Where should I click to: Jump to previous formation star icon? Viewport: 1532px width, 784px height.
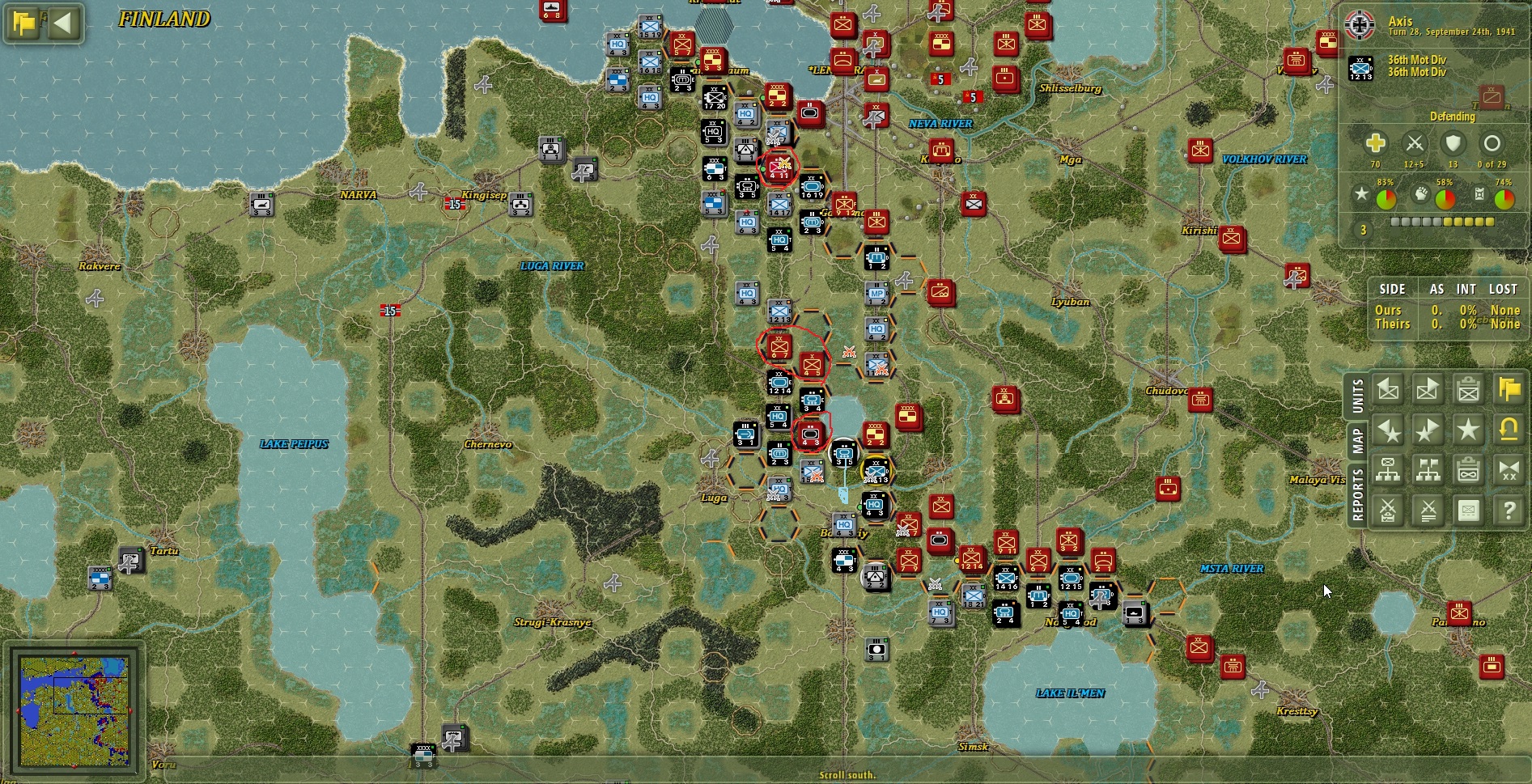pyautogui.click(x=1388, y=430)
